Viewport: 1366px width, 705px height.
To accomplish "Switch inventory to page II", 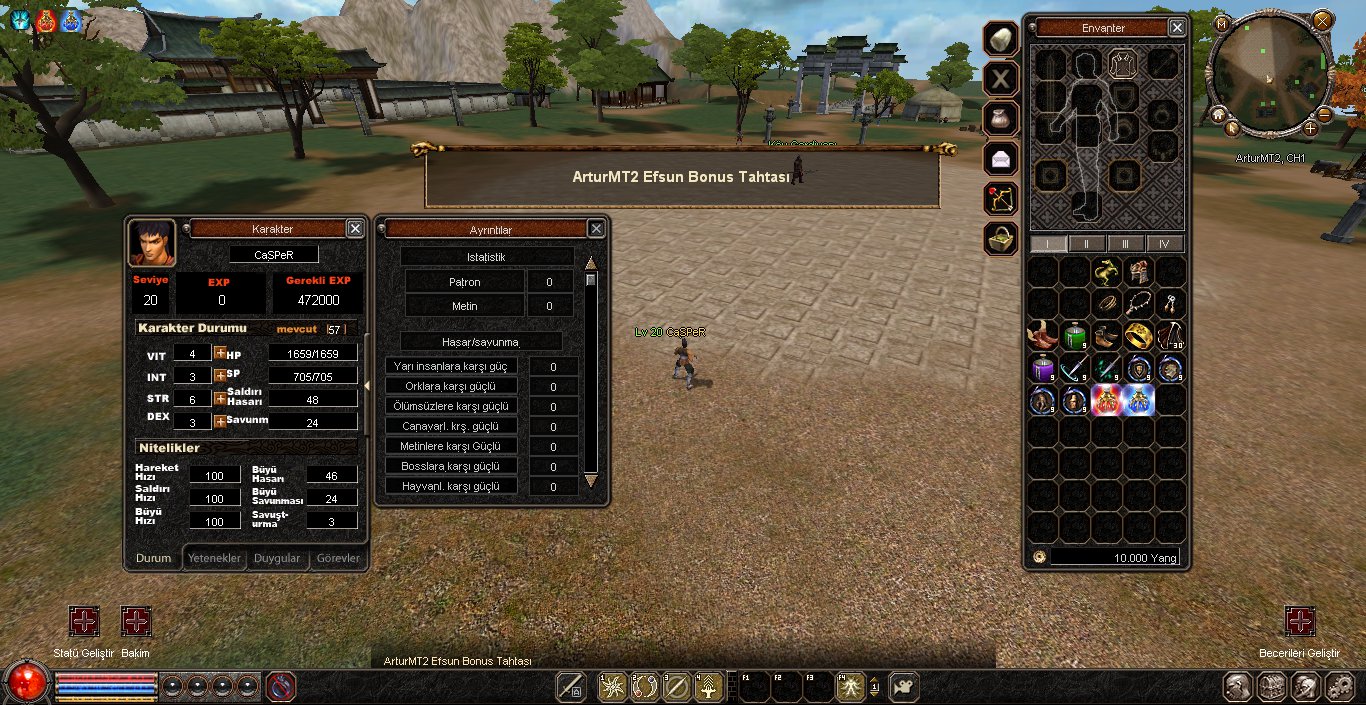I will [x=1087, y=244].
